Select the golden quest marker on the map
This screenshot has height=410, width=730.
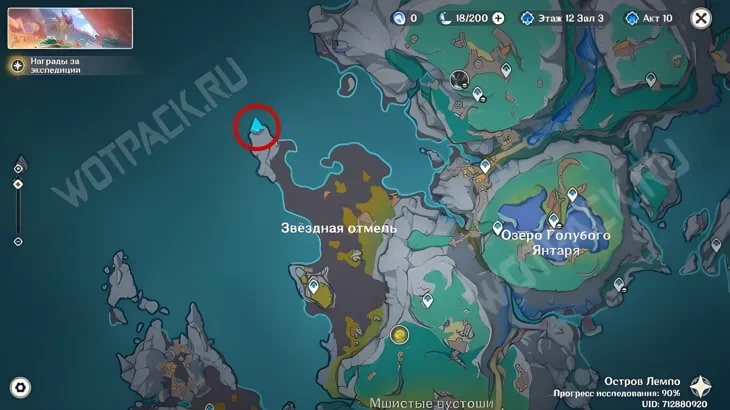(x=400, y=335)
